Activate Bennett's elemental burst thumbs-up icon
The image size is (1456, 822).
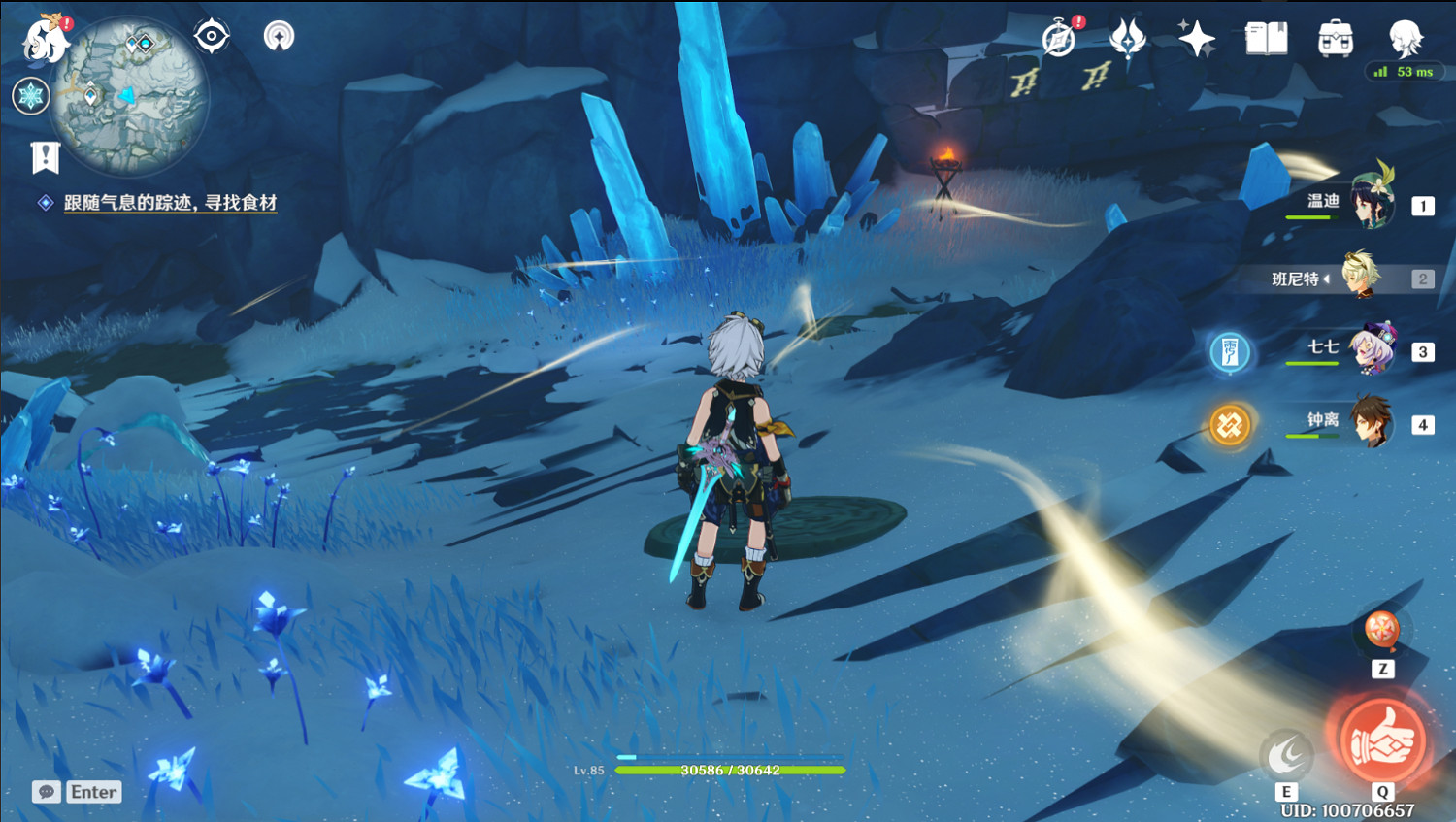click(1382, 741)
